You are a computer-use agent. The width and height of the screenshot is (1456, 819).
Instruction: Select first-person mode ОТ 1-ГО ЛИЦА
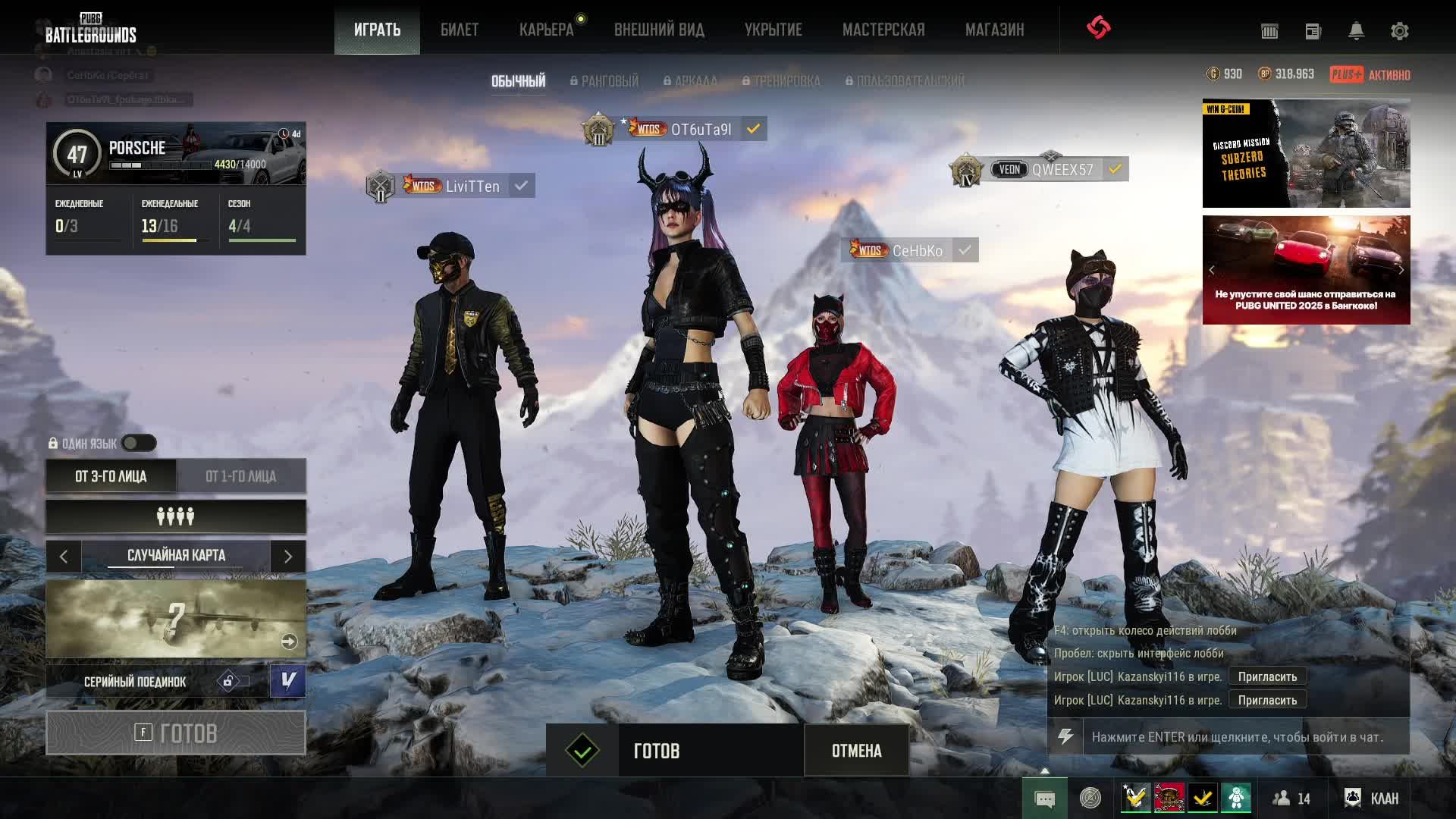[x=240, y=476]
